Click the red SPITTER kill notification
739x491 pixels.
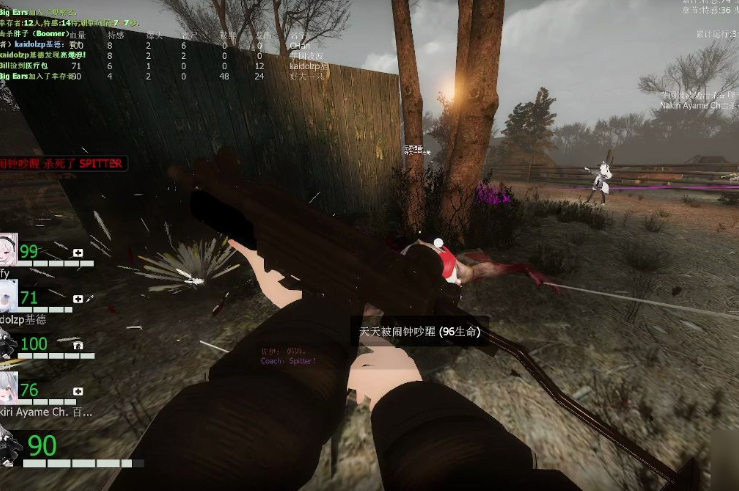pos(62,162)
